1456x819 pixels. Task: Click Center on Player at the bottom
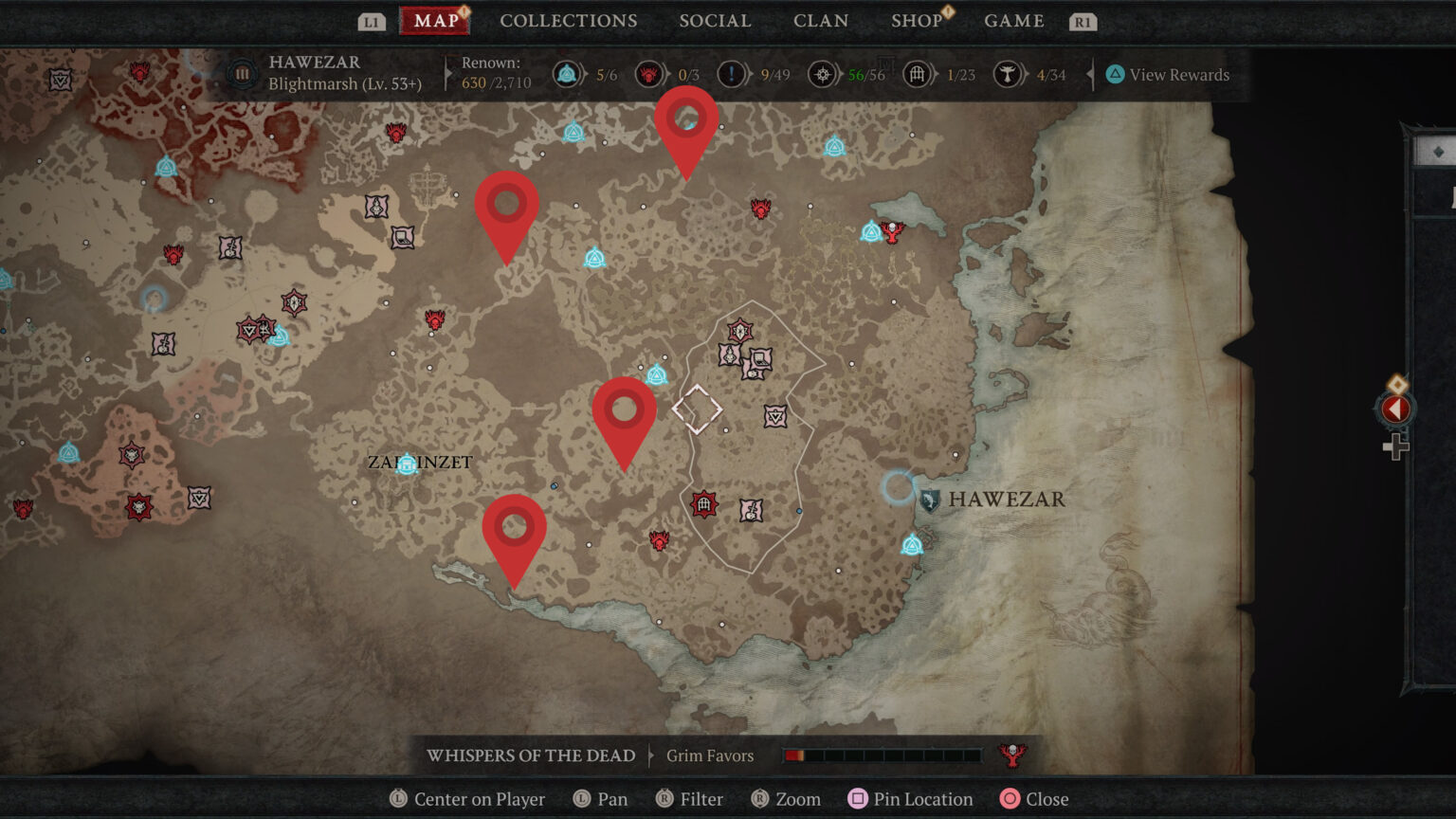click(x=468, y=799)
